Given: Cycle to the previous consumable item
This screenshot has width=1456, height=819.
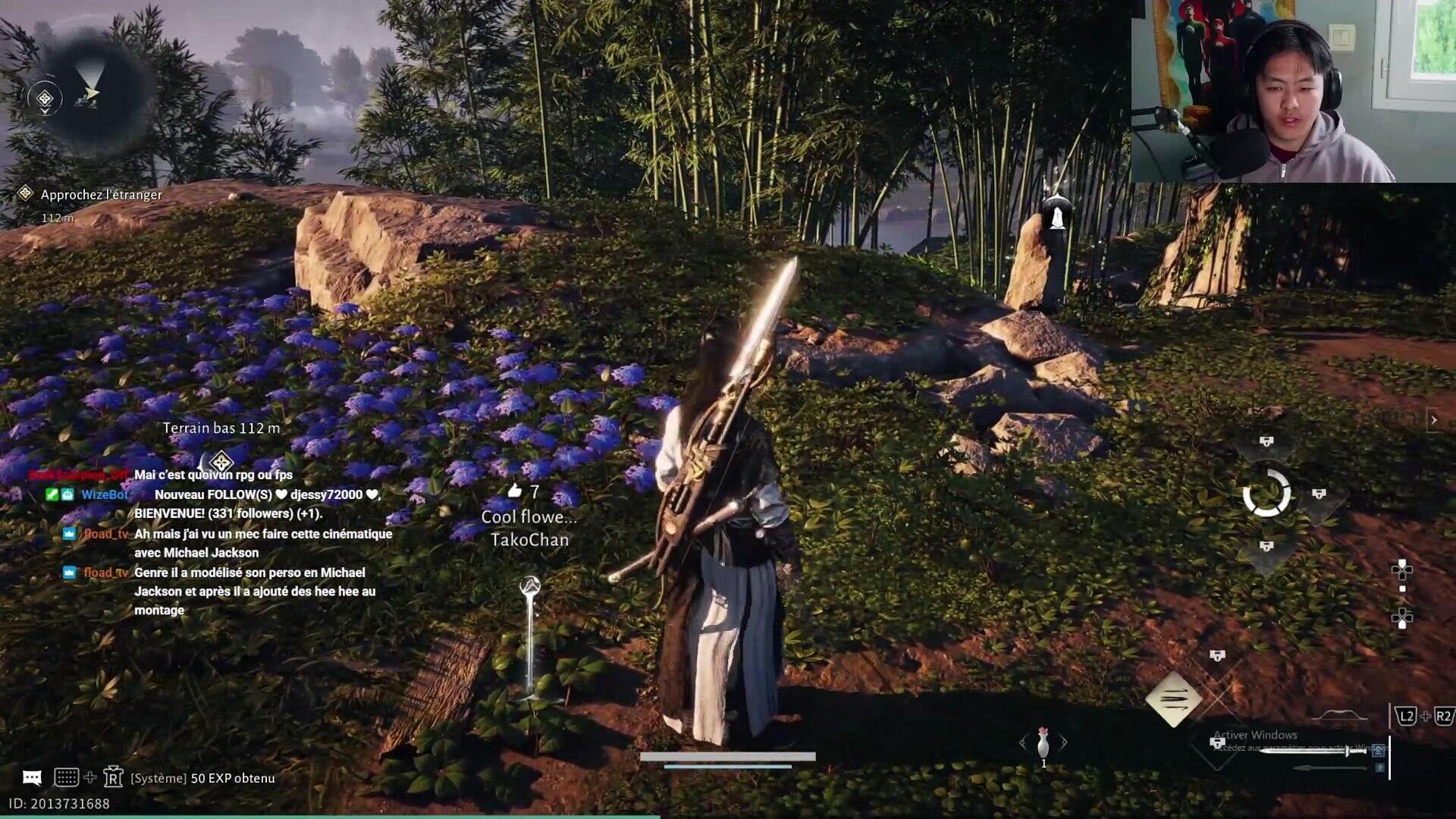Looking at the screenshot, I should (1023, 742).
